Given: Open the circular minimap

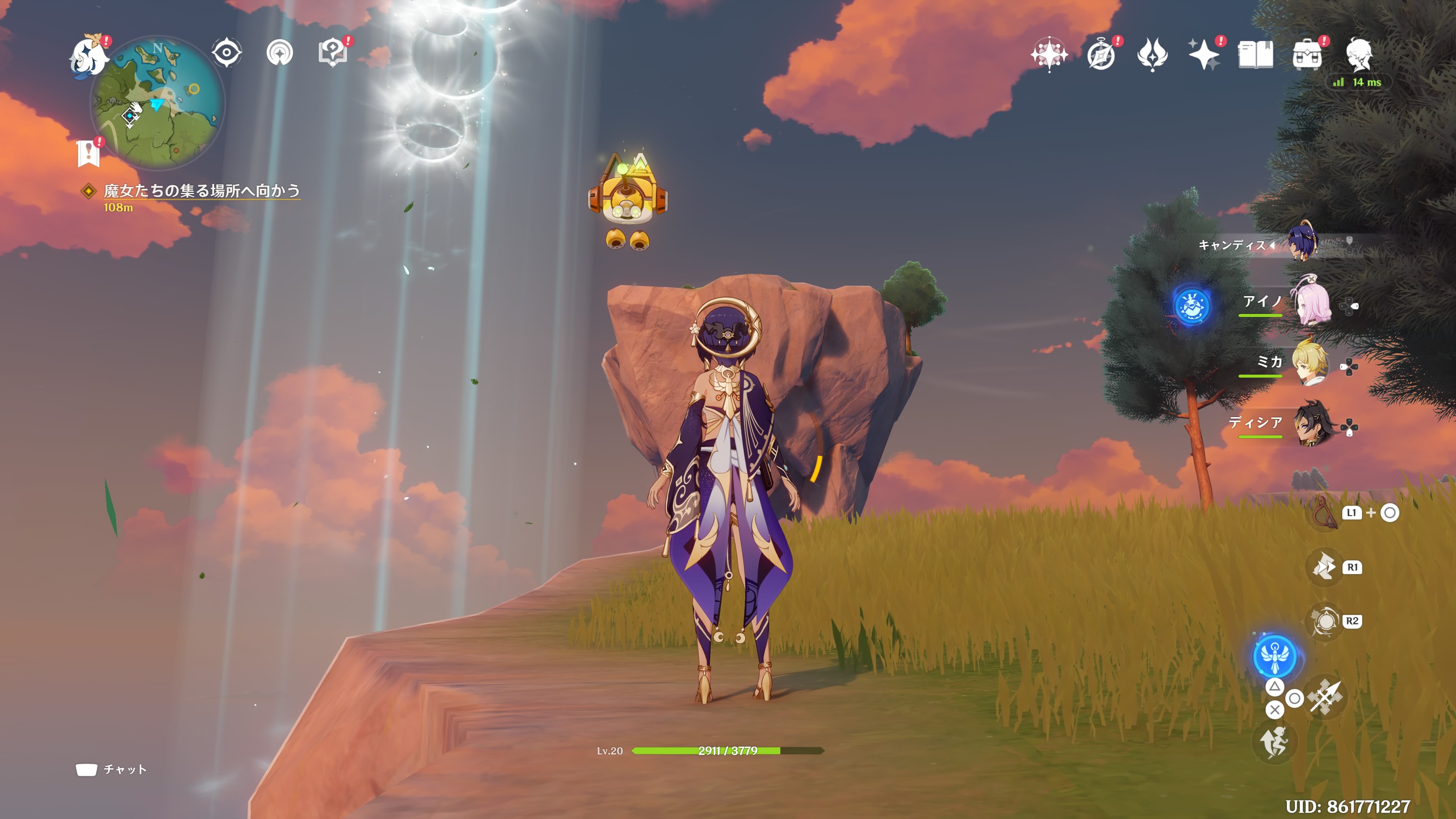Looking at the screenshot, I should coord(158,103).
